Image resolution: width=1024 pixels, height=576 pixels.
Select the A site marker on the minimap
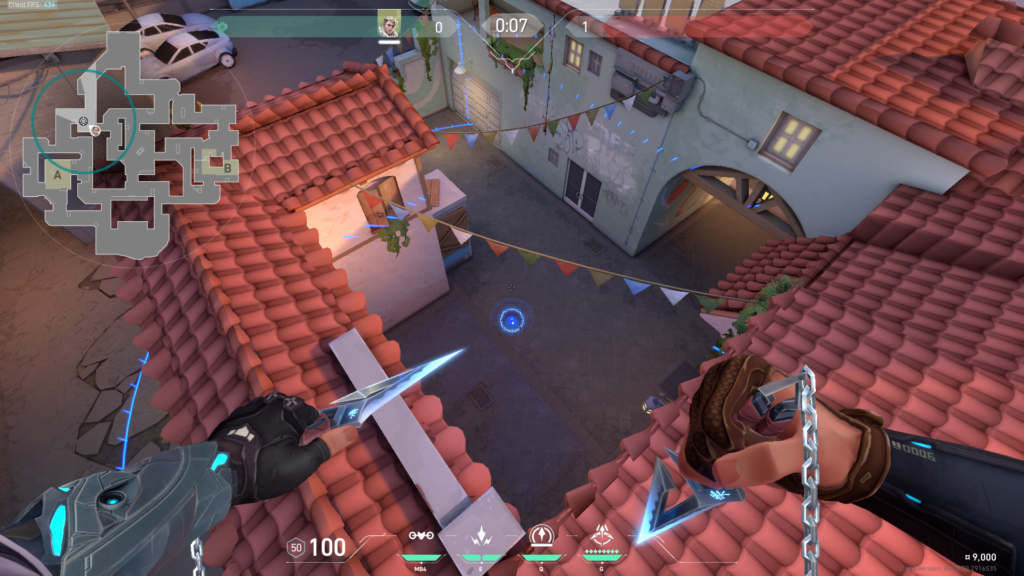click(58, 176)
